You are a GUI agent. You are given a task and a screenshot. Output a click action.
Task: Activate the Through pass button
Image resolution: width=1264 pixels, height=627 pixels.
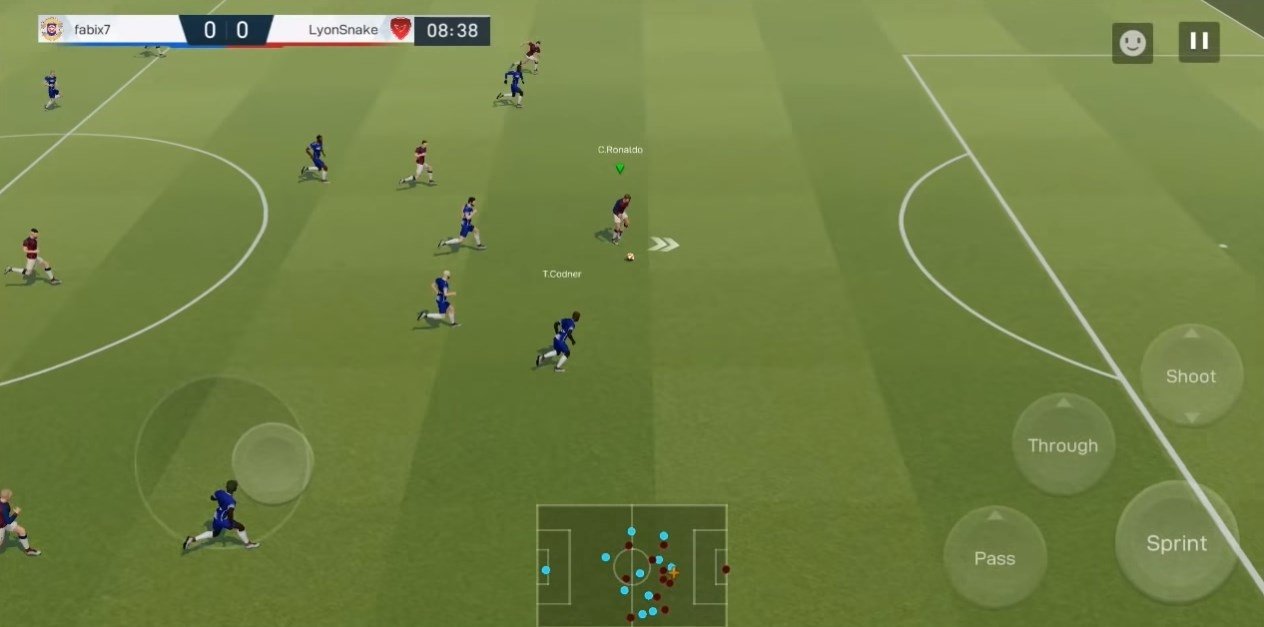pos(1062,445)
